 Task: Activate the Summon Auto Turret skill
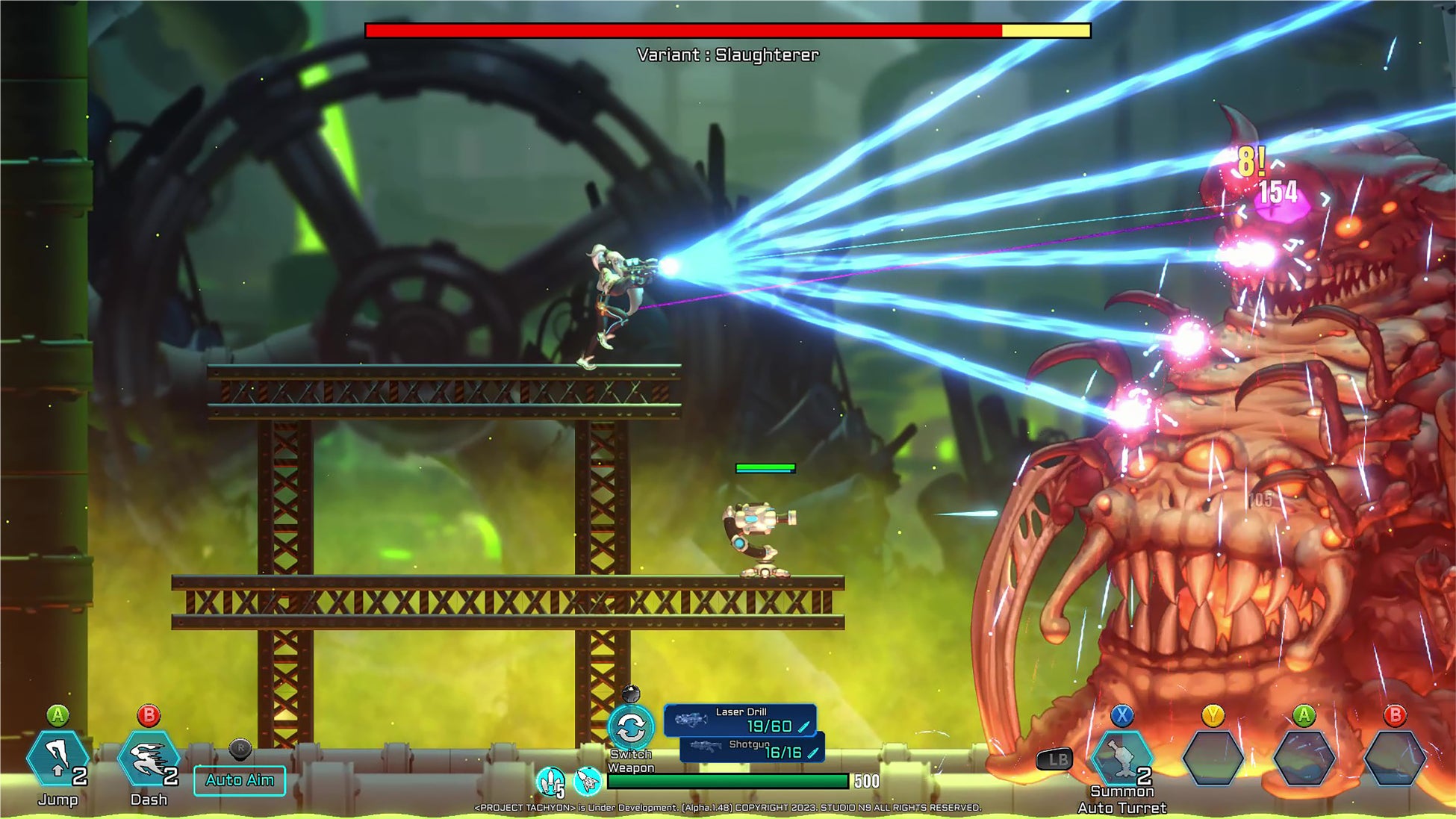(1121, 759)
